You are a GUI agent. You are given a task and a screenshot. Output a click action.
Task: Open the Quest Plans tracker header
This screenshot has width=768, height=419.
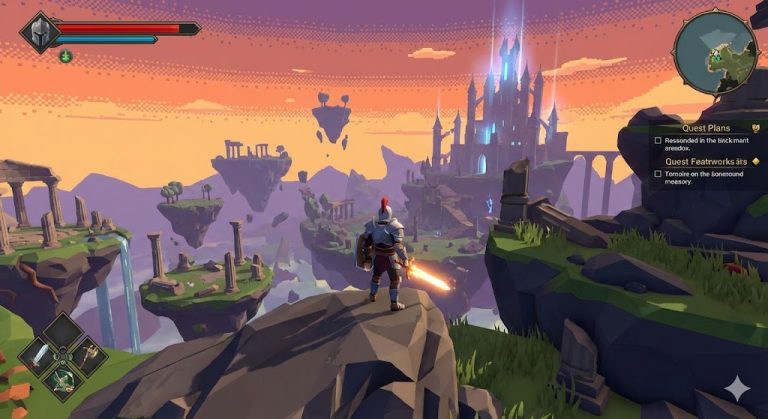(706, 128)
